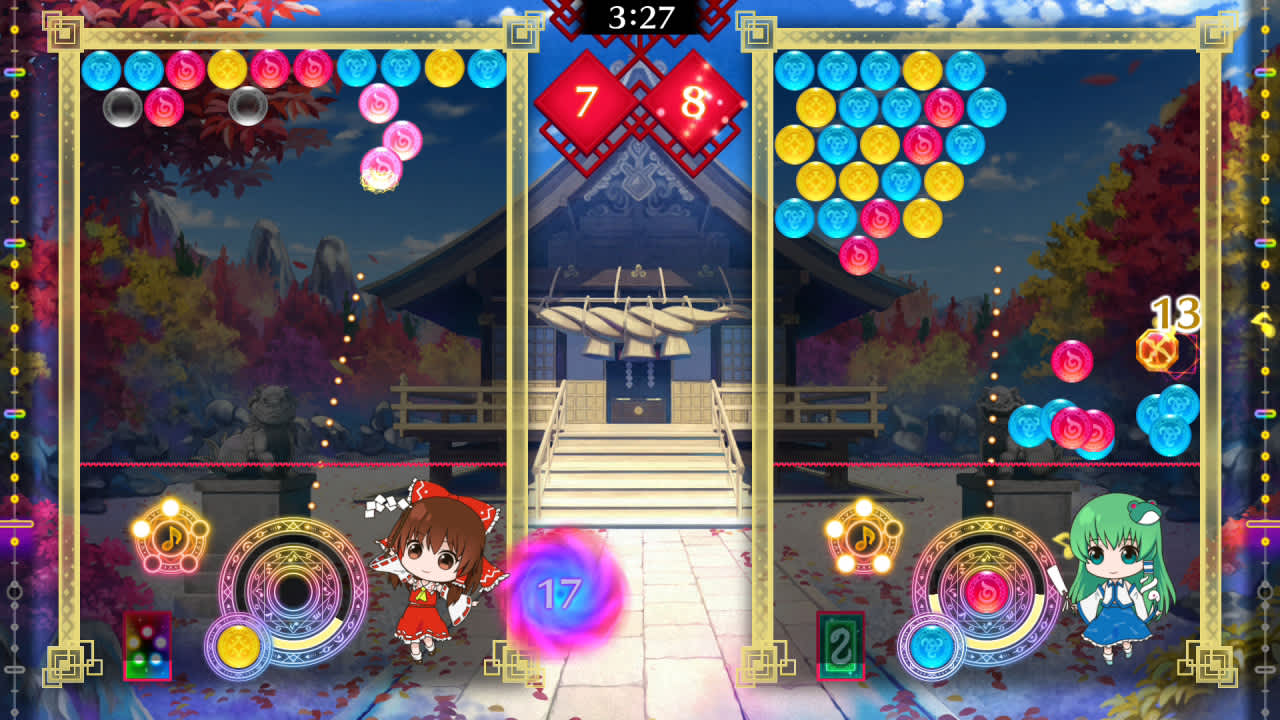Click the pink bubble loaded in Sanae's magic circle

986,589
